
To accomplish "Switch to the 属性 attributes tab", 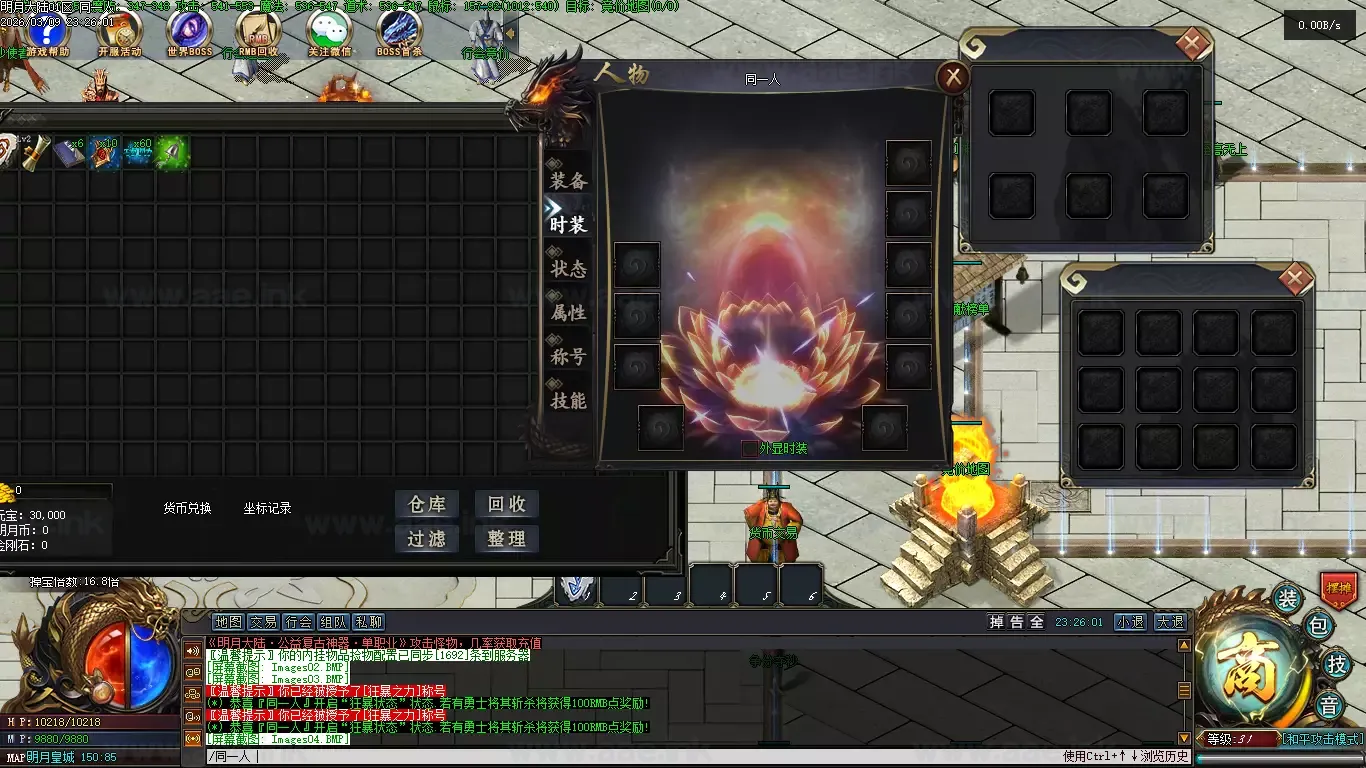I will pos(568,313).
